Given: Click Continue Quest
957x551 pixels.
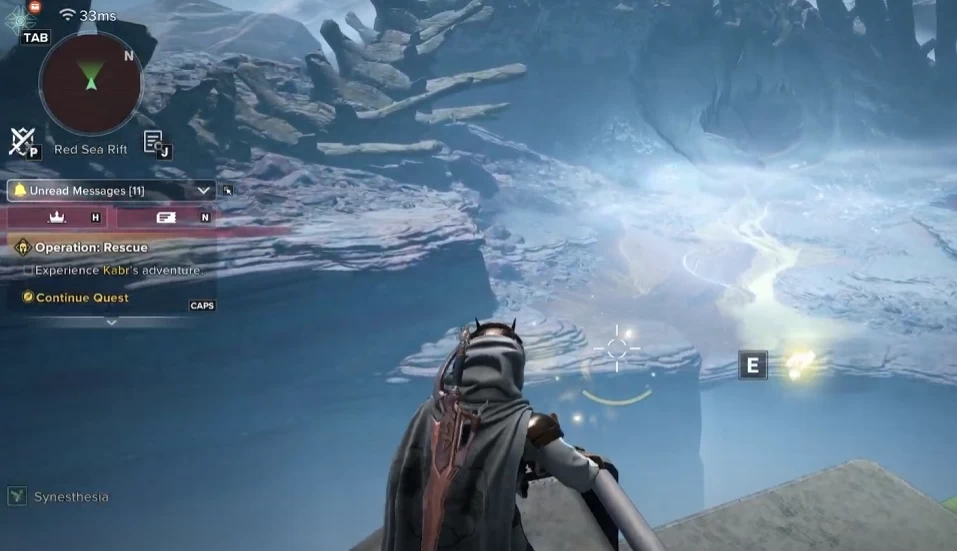Looking at the screenshot, I should pos(82,297).
